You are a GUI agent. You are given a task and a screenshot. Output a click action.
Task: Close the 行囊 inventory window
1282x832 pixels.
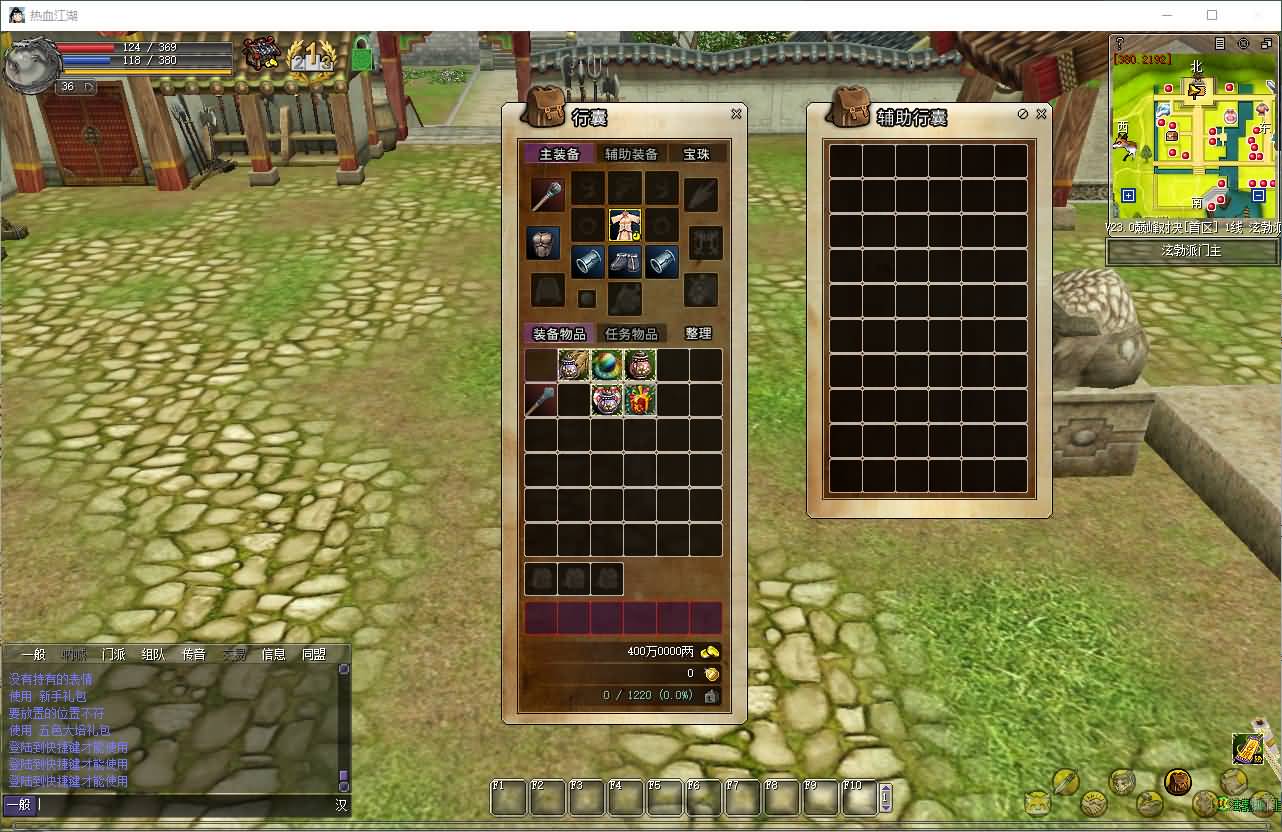pos(736,114)
